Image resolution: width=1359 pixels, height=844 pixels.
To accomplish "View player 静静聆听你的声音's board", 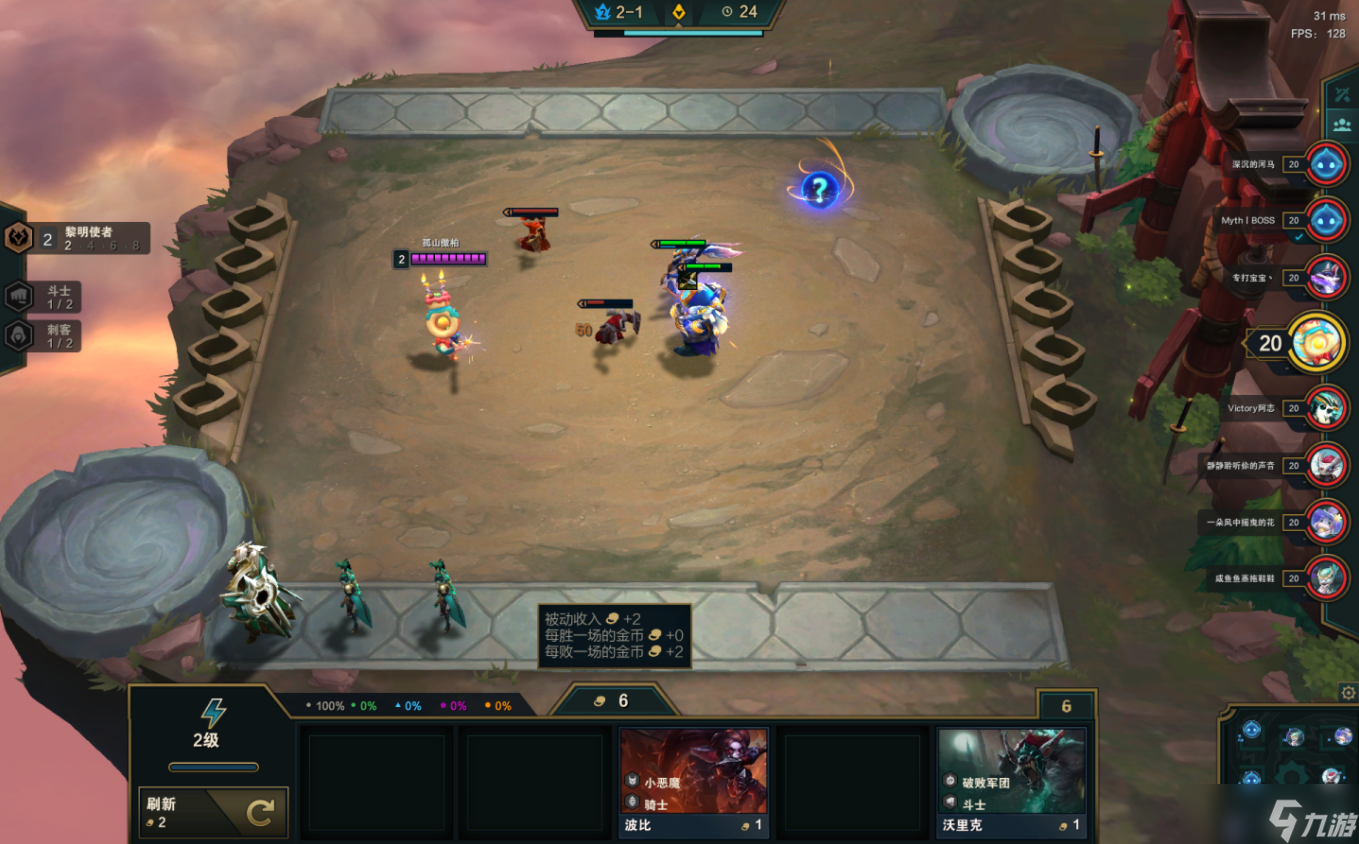I will (x=1327, y=465).
